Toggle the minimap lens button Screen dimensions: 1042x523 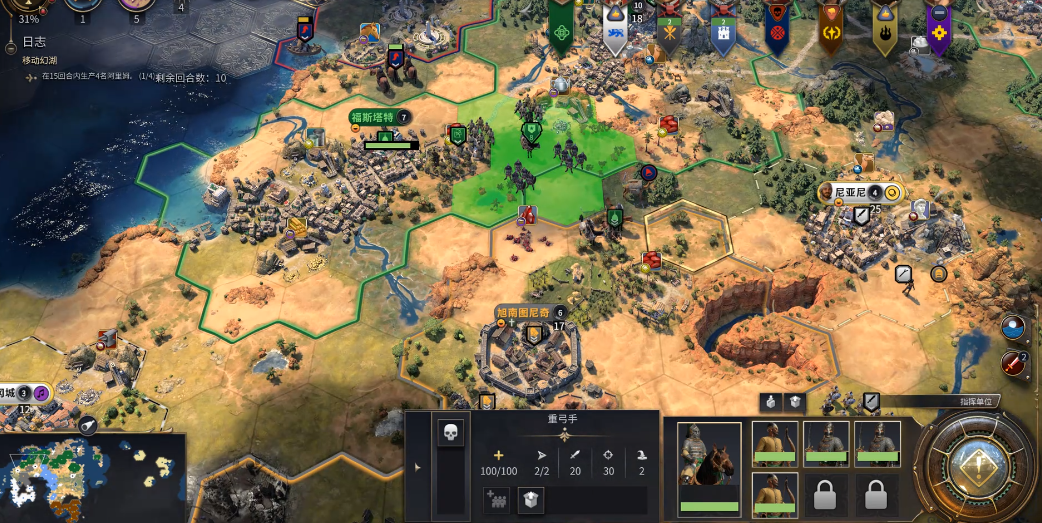tap(88, 425)
